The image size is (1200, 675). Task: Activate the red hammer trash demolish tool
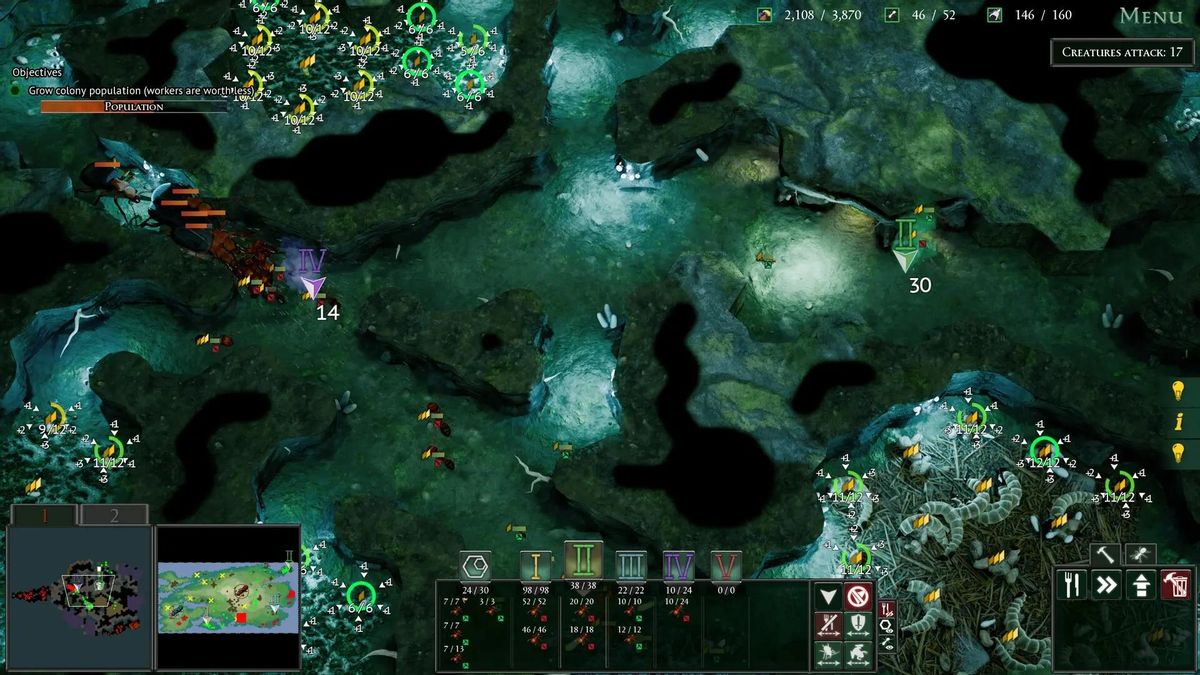[1176, 585]
